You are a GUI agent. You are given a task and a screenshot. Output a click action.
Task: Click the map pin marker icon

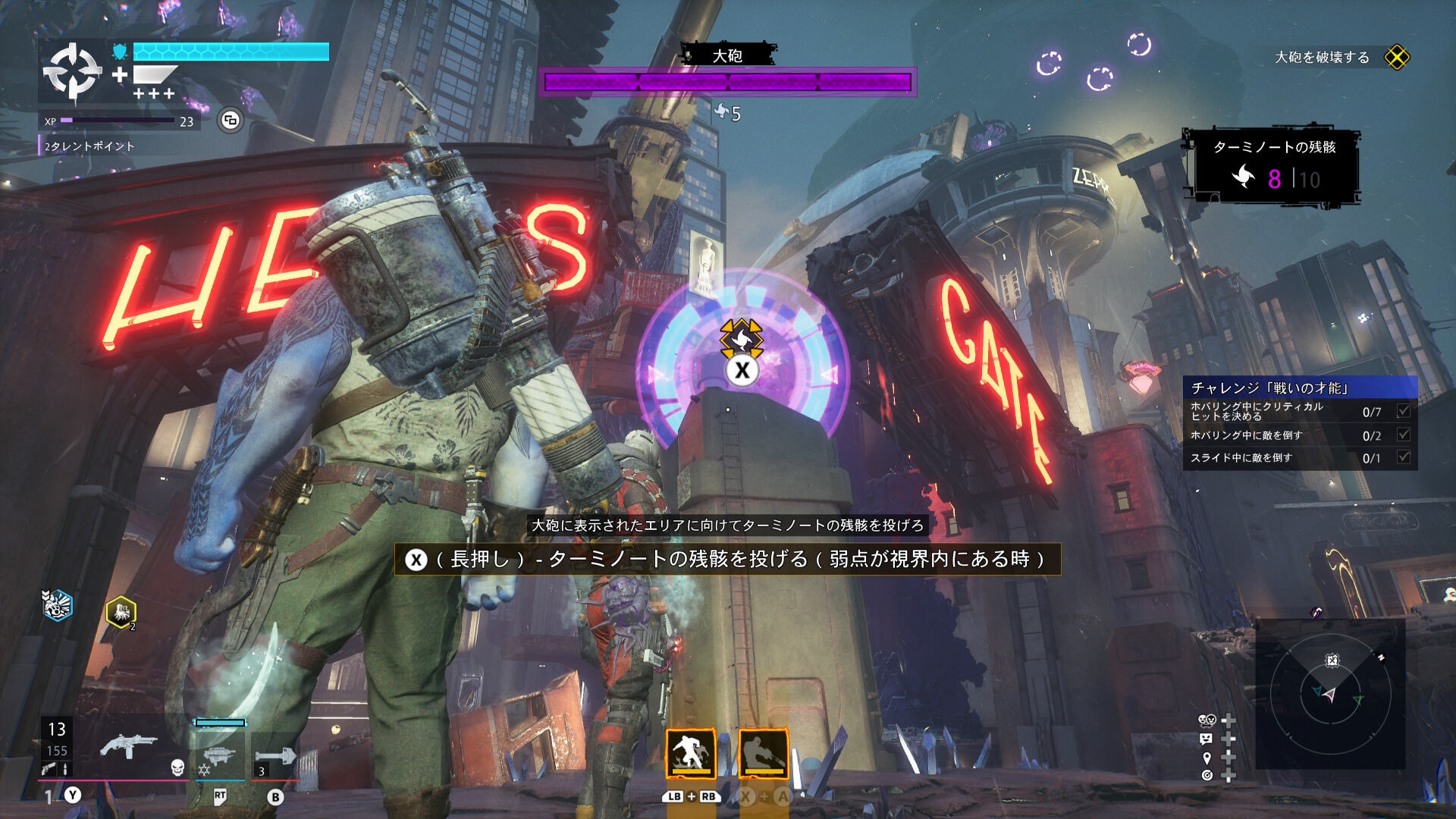coord(1207,758)
